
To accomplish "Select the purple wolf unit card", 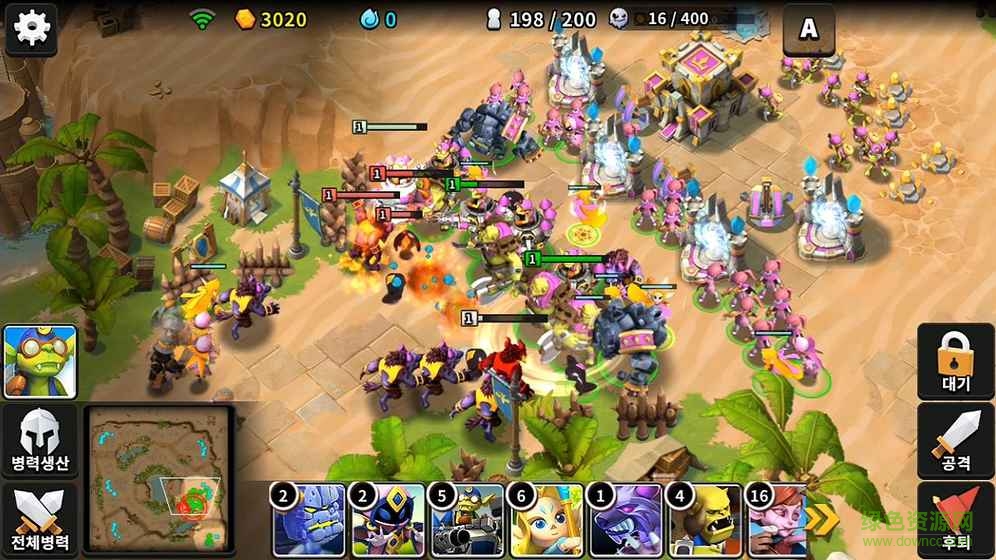I will coord(624,520).
